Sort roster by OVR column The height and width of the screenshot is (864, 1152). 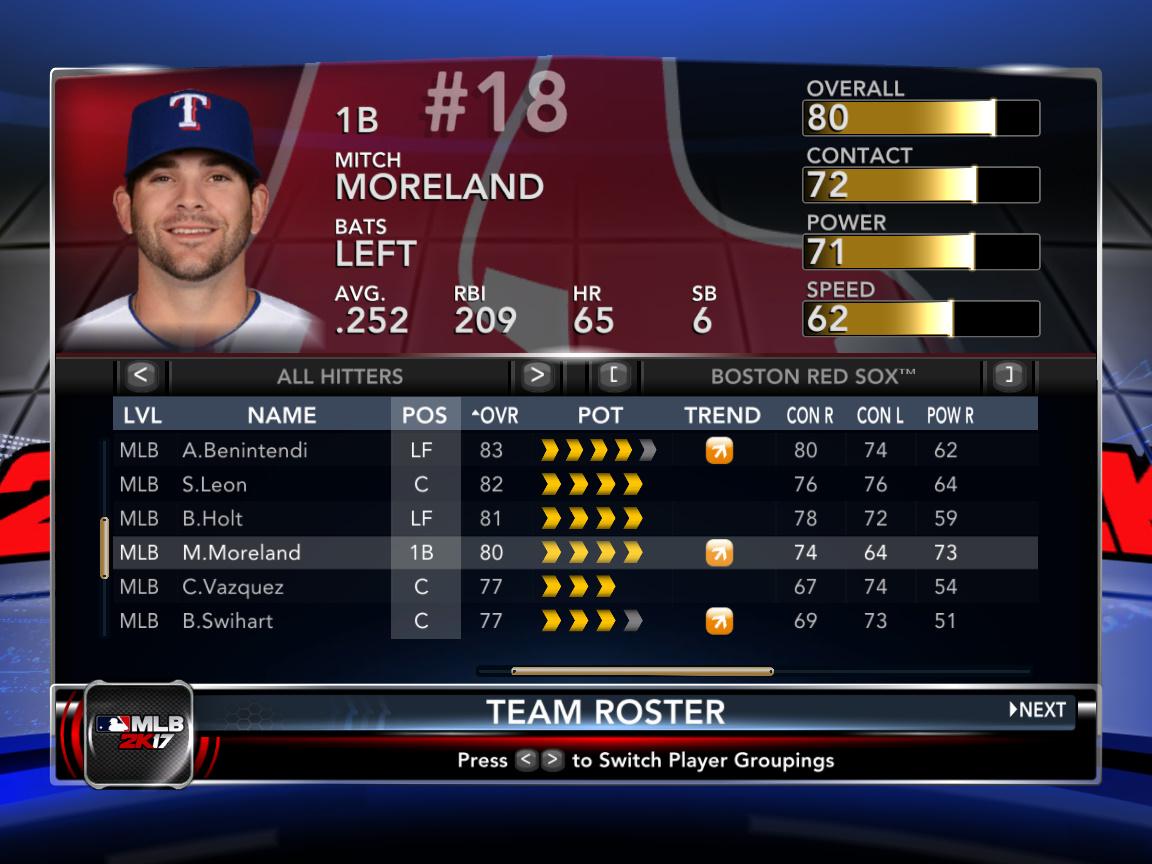[493, 415]
